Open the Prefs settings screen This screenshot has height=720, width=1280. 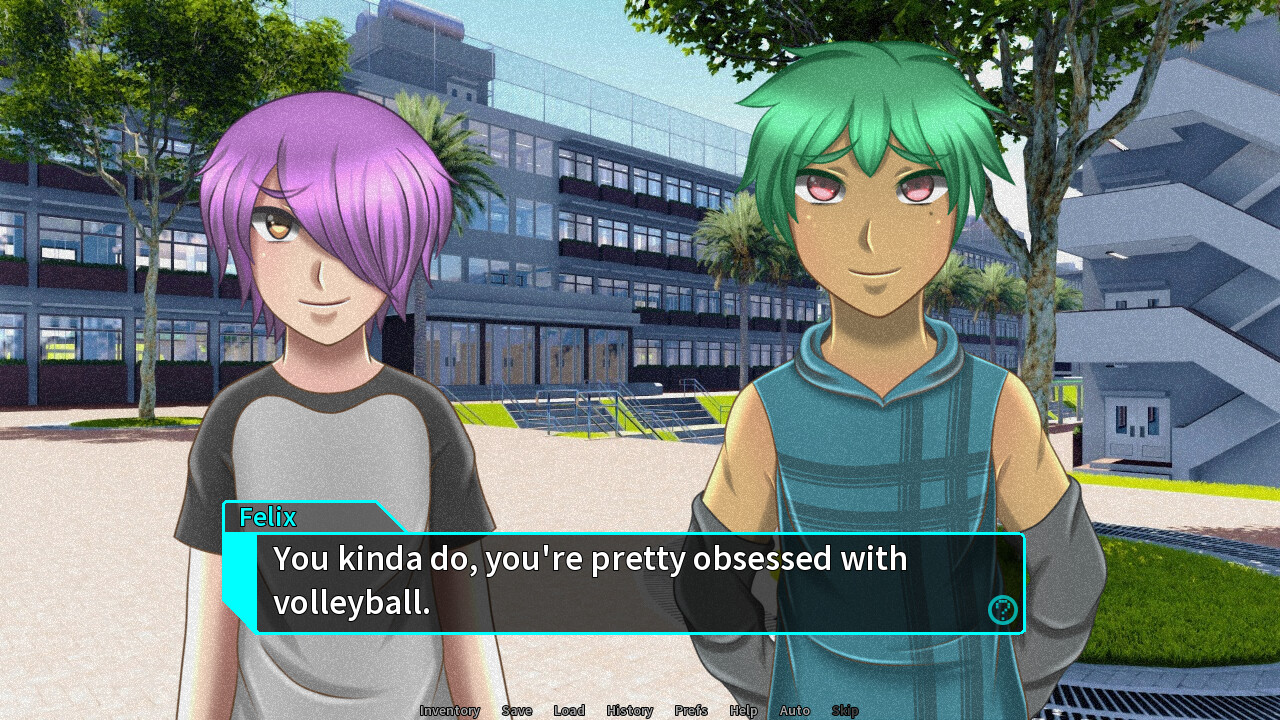(x=691, y=711)
